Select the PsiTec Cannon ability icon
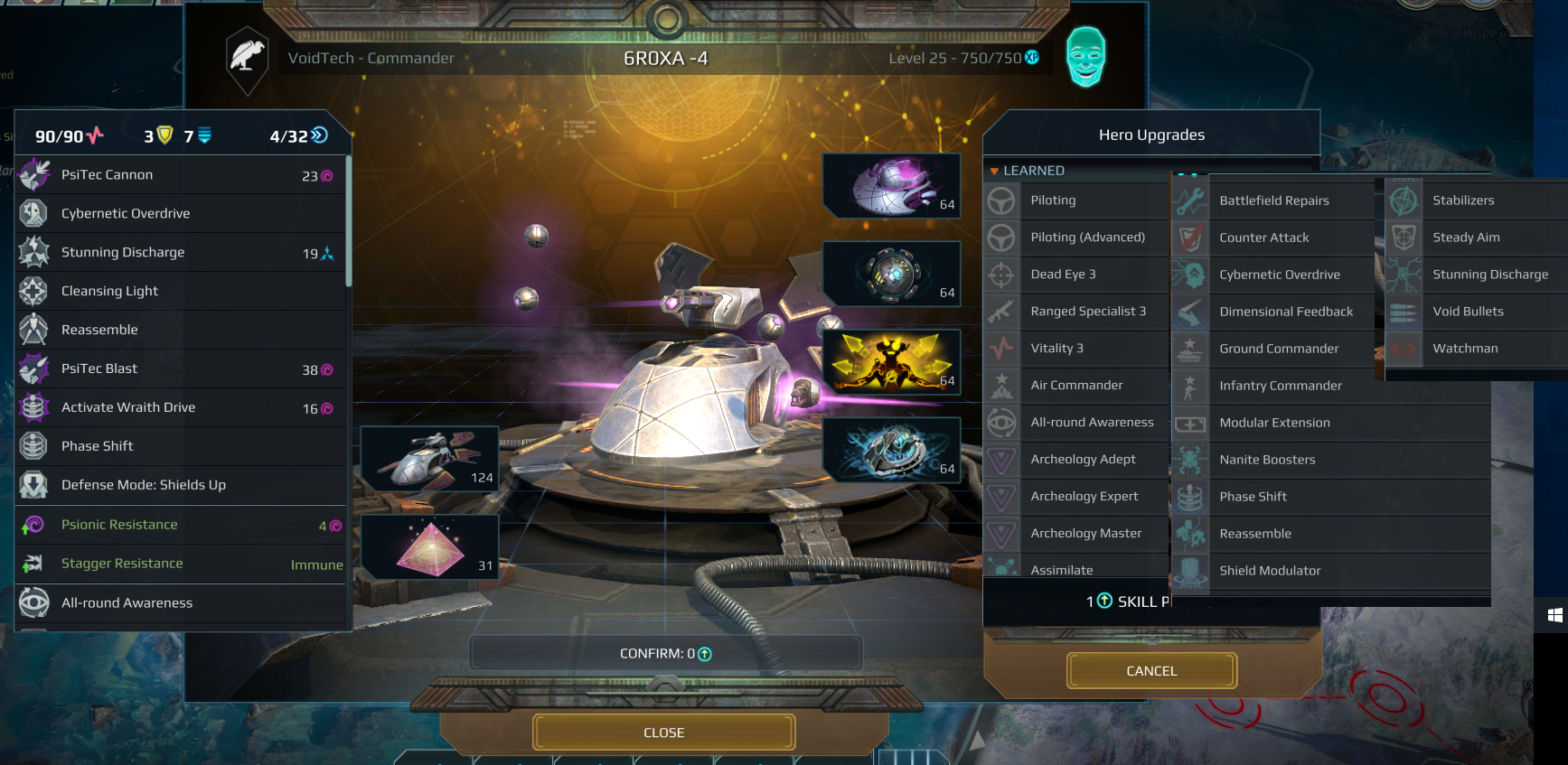Image resolution: width=1568 pixels, height=765 pixels. pos(34,174)
